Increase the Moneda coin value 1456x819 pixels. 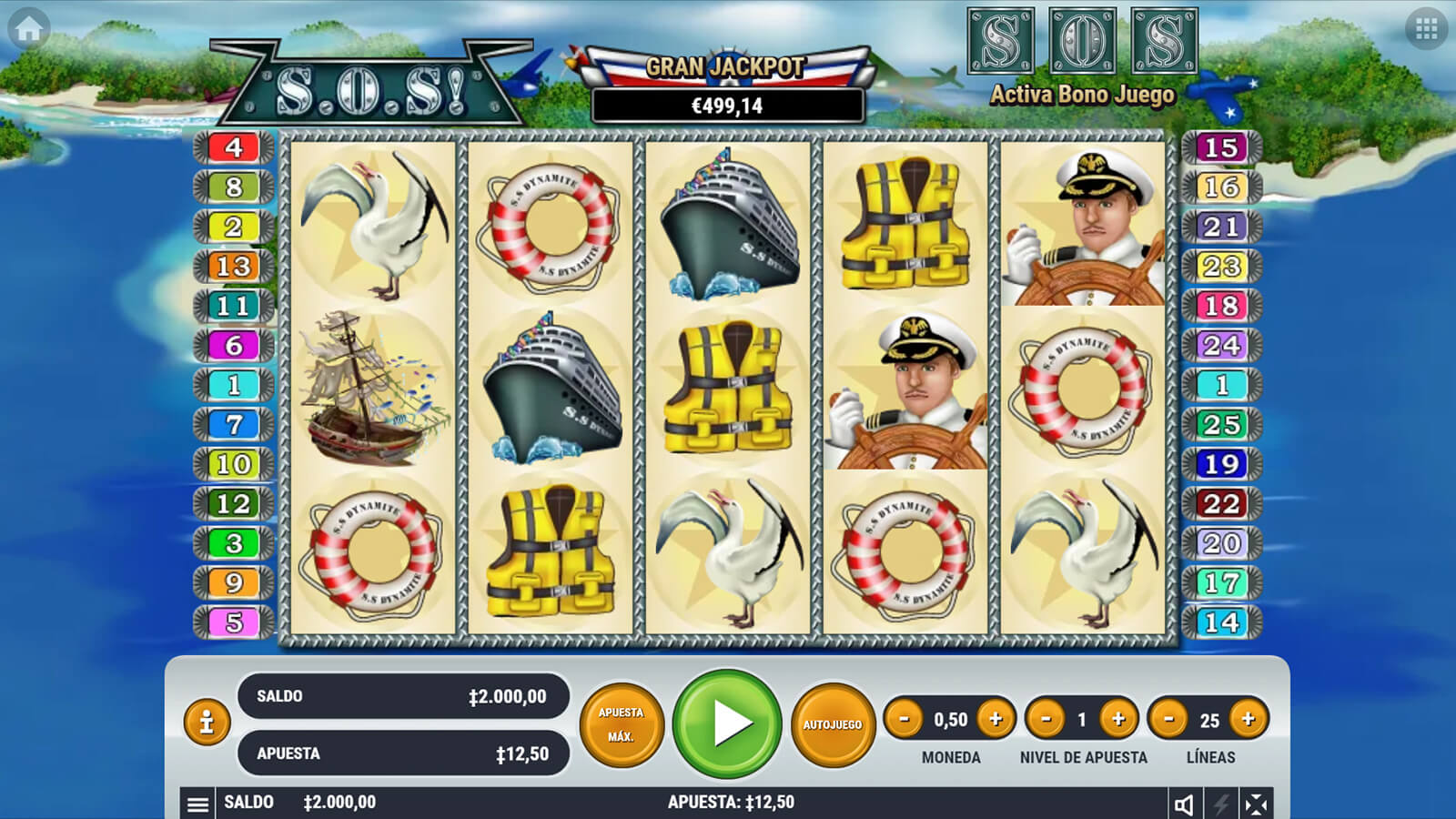(996, 719)
